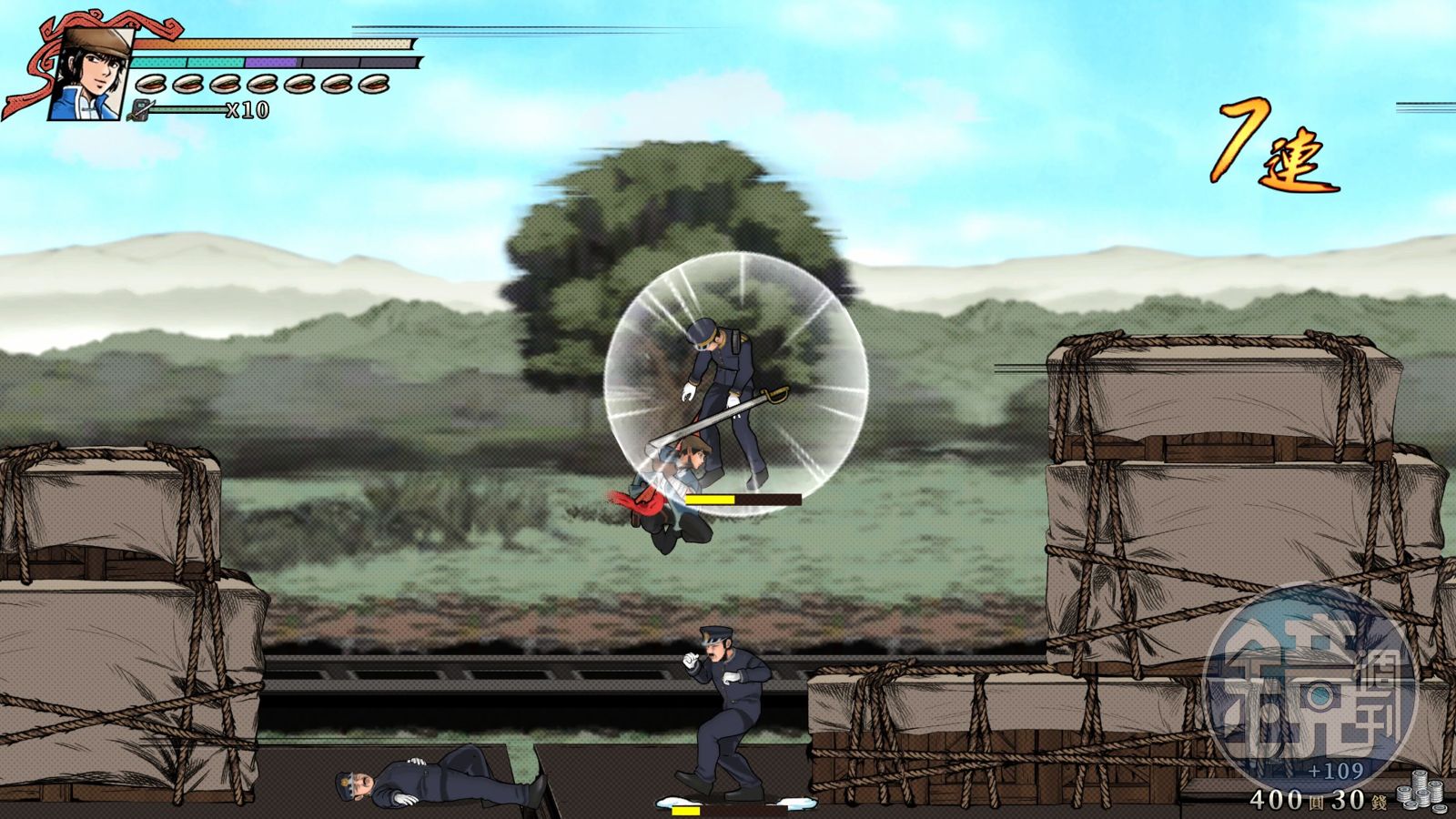The image size is (1456, 819).
Task: Select the throwing weapon icon beside x10
Action: pyautogui.click(x=141, y=111)
